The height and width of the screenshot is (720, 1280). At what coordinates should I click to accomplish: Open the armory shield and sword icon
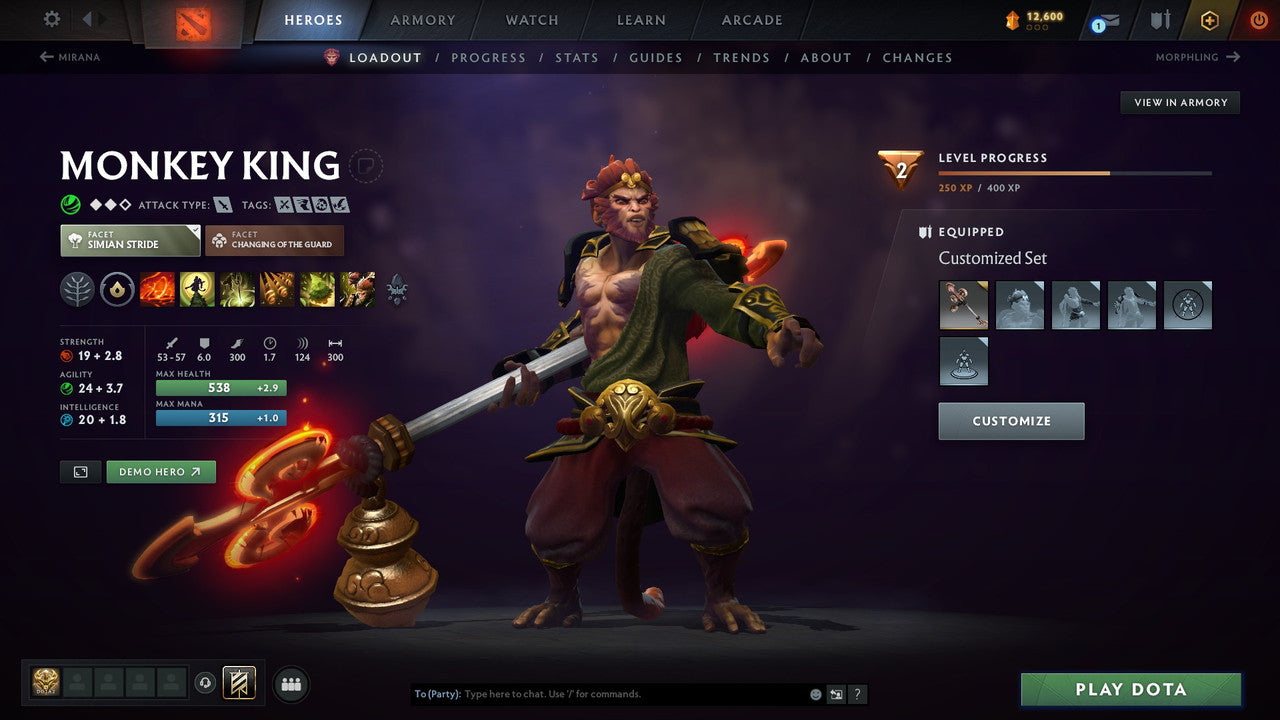1160,18
